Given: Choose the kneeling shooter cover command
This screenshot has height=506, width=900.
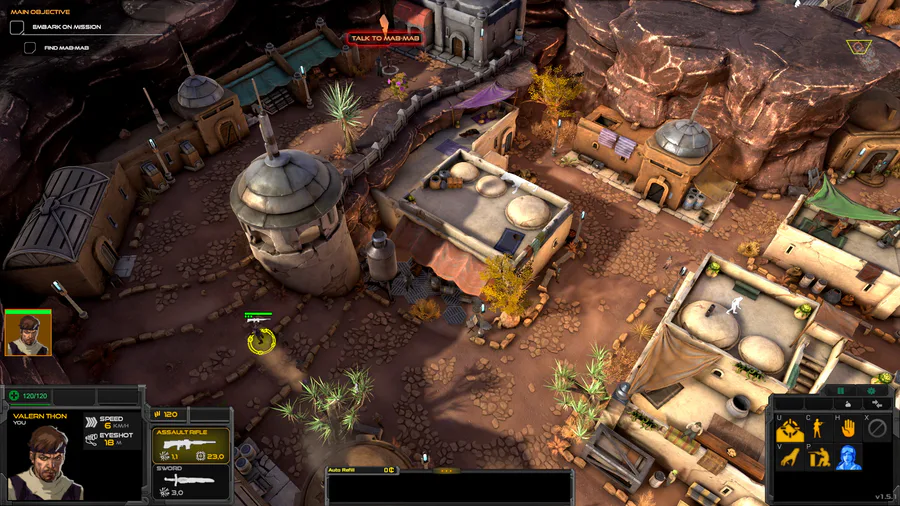Looking at the screenshot, I should pos(817,458).
